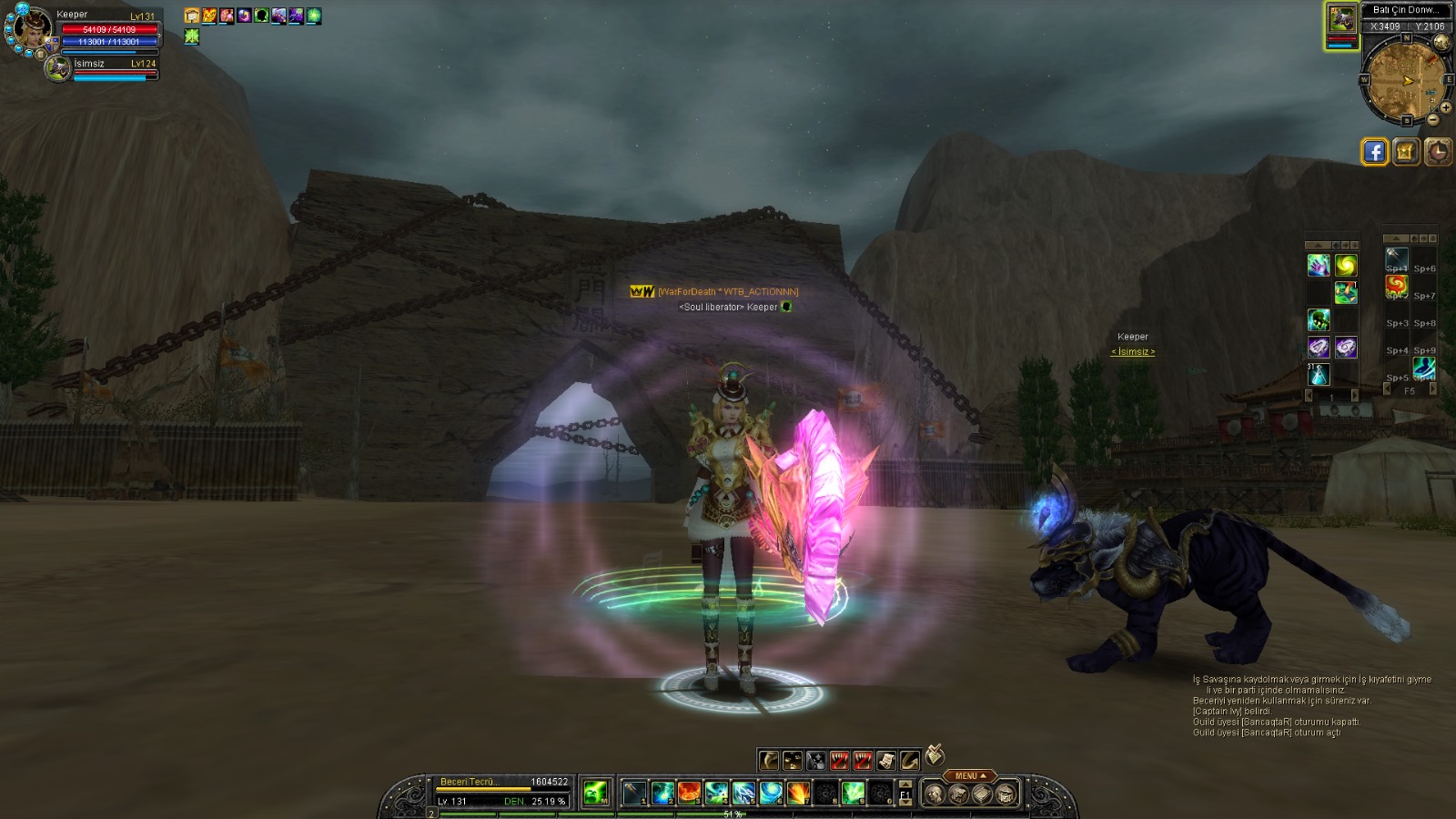Image resolution: width=1456 pixels, height=819 pixels.
Task: Cast the blue whirlpool skill in slot 6
Action: pyautogui.click(x=771, y=794)
